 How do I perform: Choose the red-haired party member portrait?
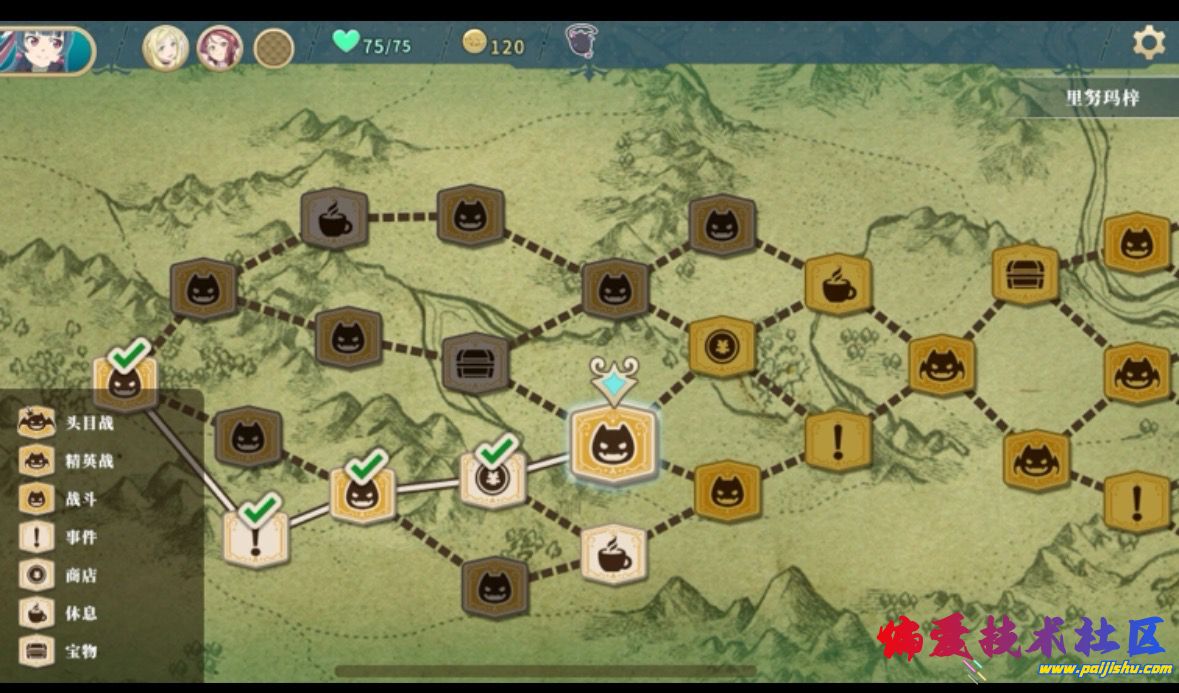(220, 47)
